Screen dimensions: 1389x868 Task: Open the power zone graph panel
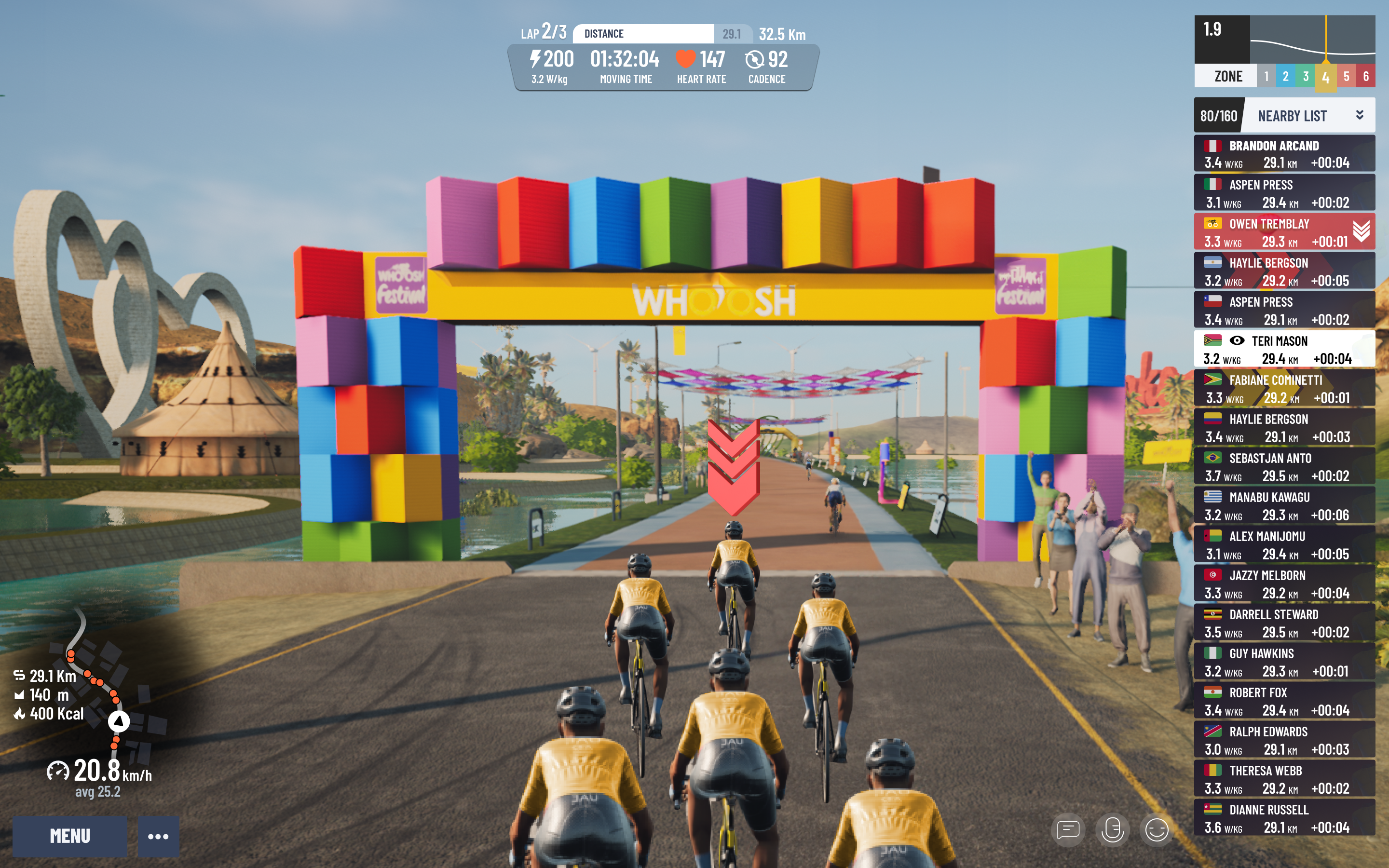[1284, 51]
